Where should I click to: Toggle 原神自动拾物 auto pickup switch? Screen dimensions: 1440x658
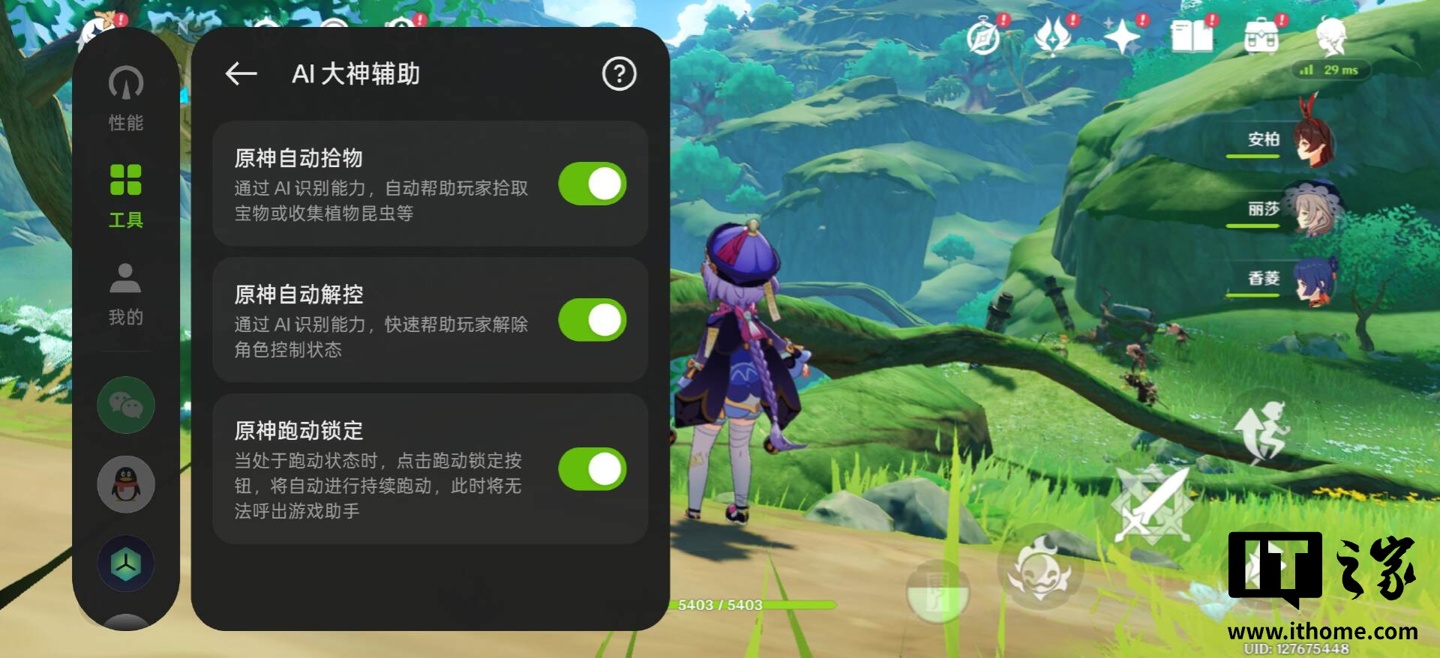592,184
